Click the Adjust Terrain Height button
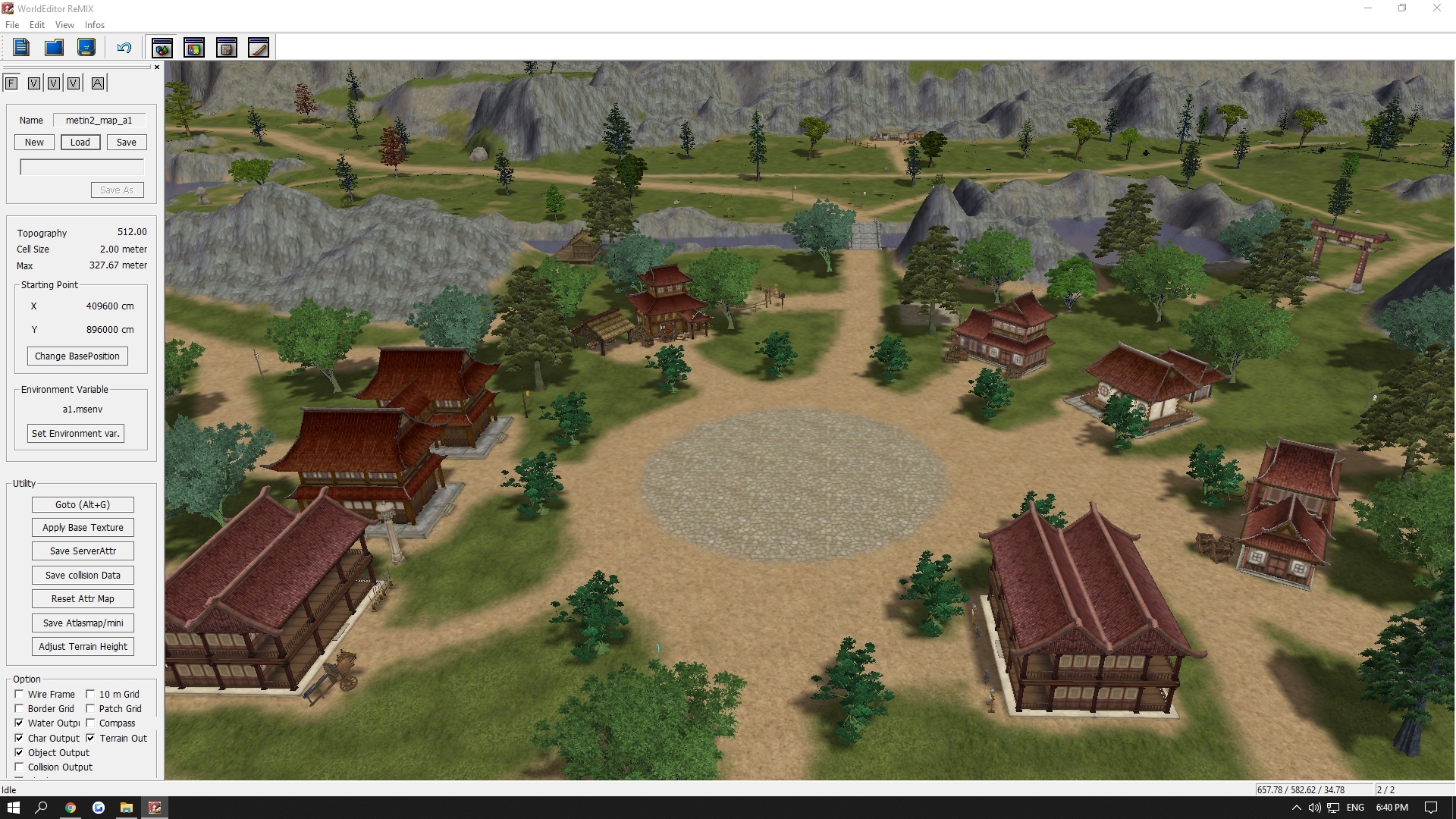Viewport: 1456px width, 819px height. 83,646
